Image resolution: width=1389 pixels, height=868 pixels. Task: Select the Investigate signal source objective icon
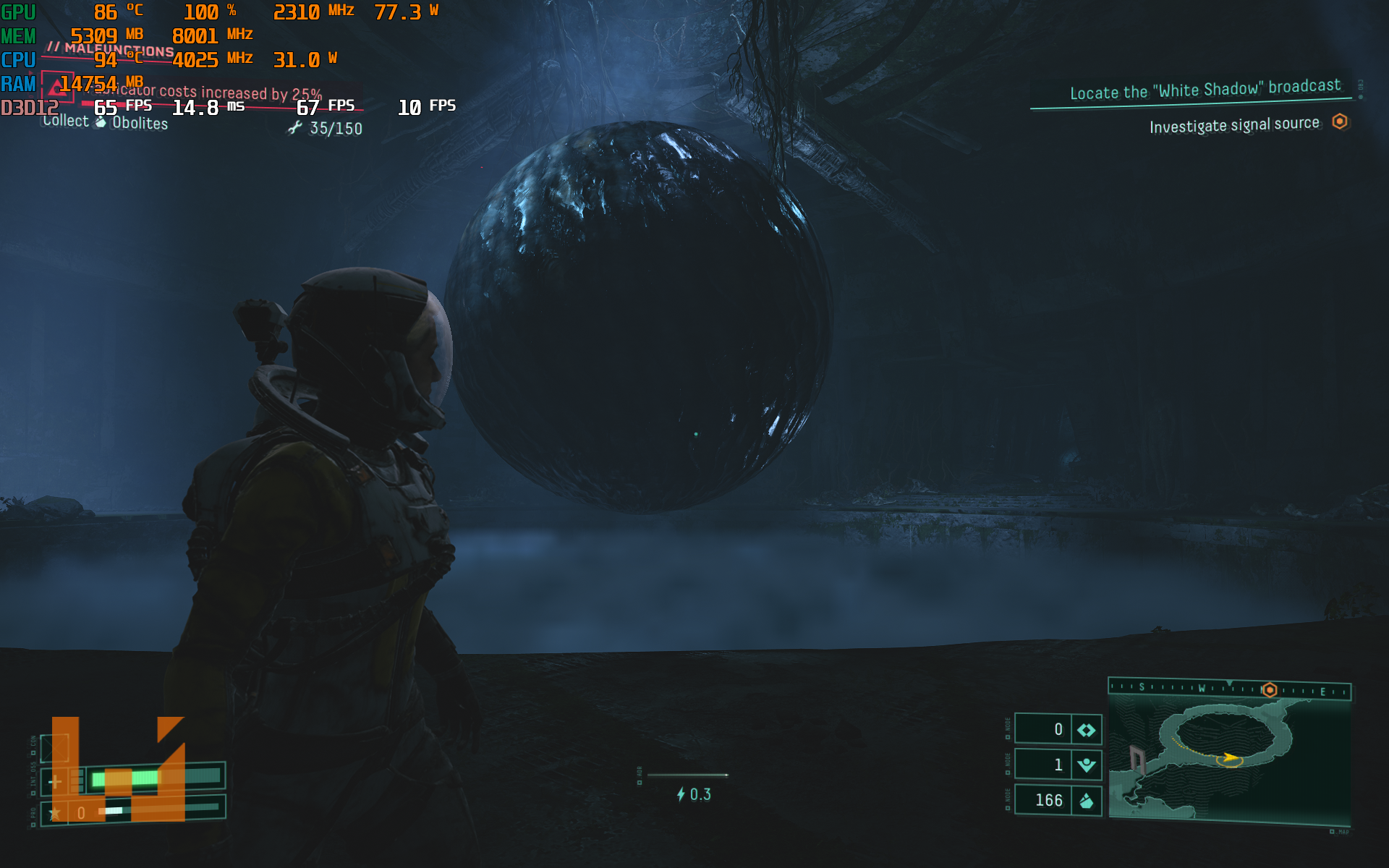click(x=1340, y=122)
